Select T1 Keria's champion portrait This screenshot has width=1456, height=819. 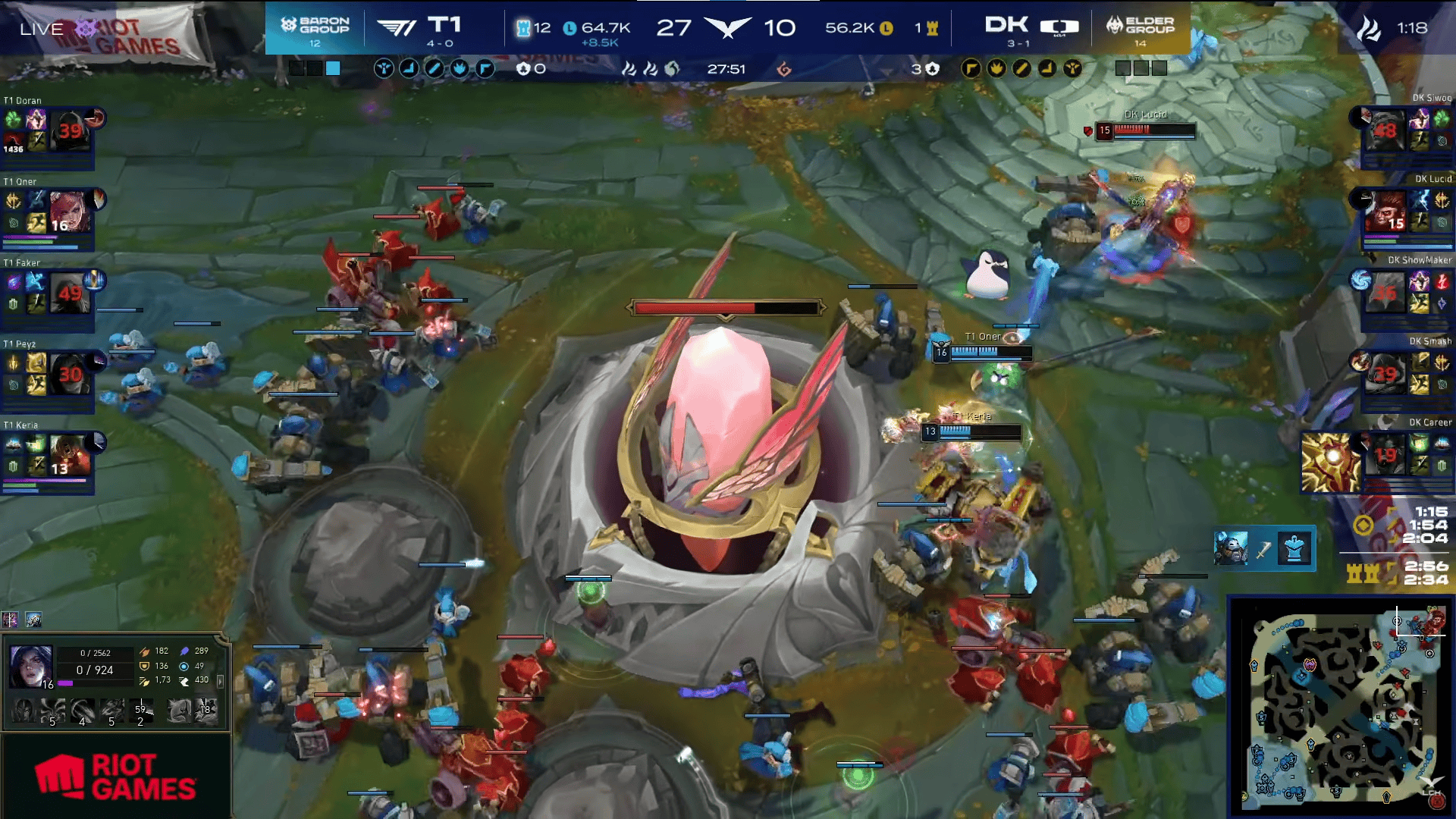pyautogui.click(x=70, y=455)
